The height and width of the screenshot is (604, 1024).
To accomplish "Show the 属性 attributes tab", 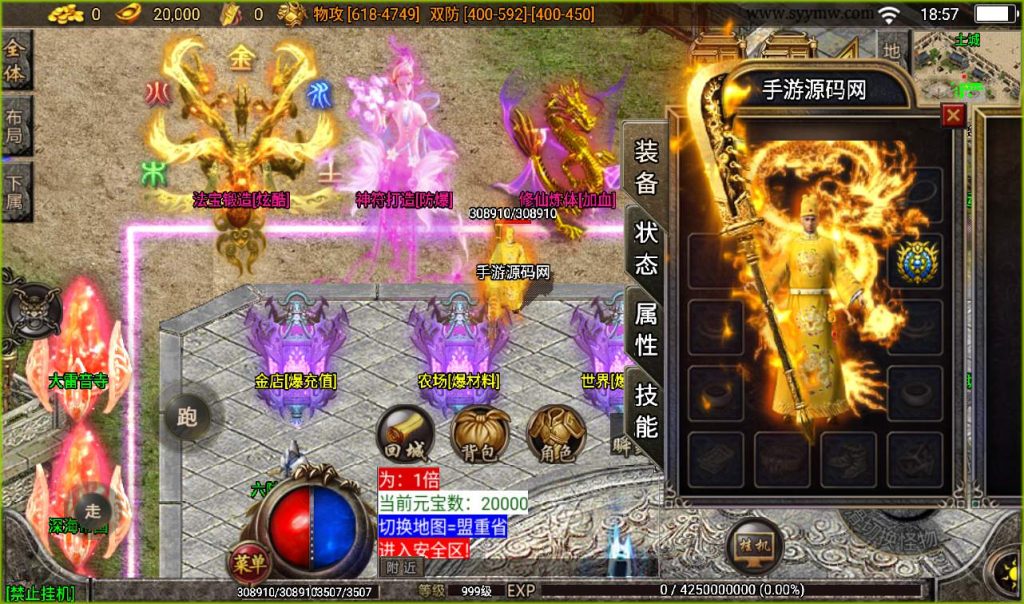I will coord(647,329).
